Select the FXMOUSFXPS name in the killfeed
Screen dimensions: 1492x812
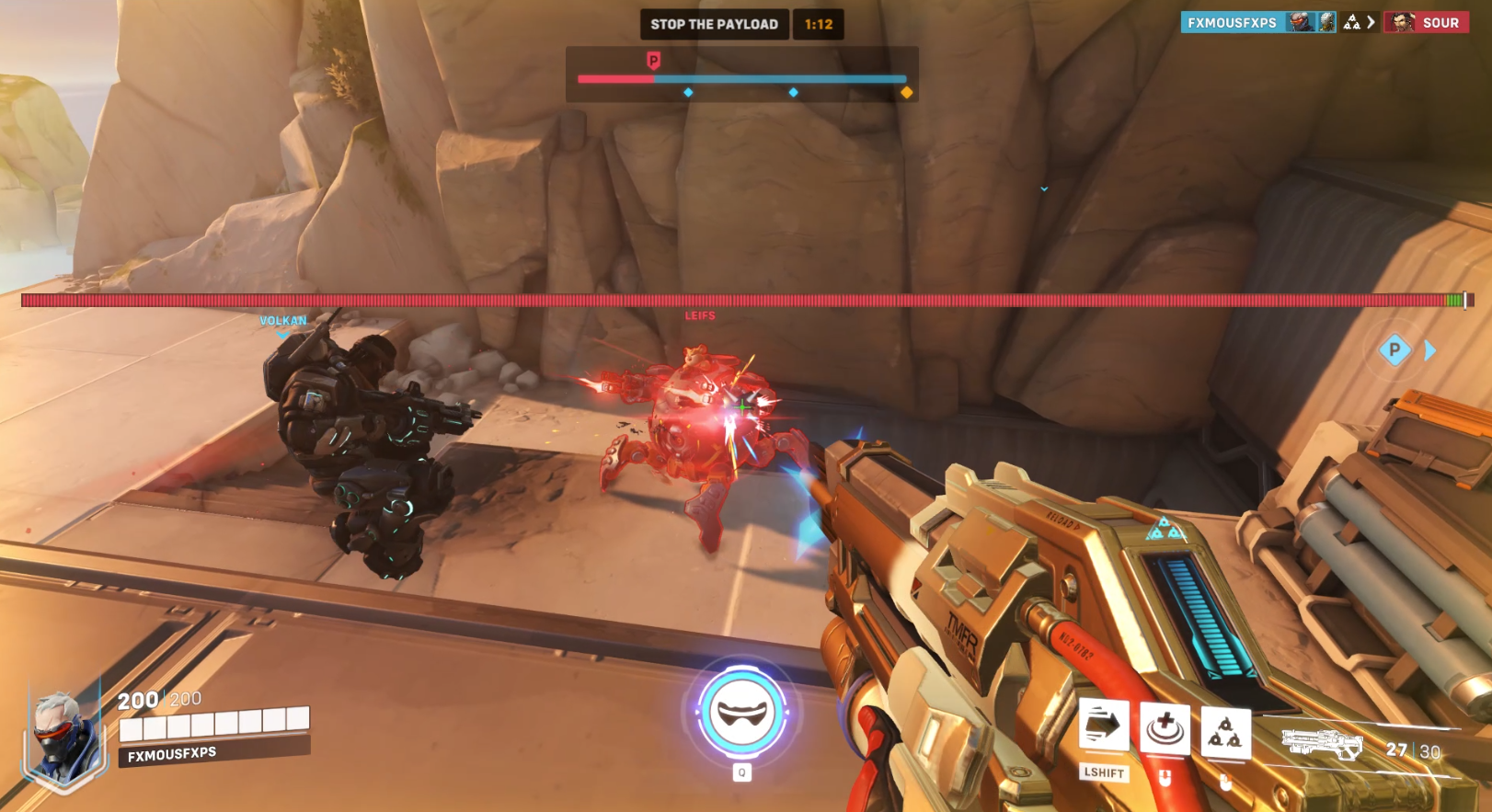point(1233,22)
